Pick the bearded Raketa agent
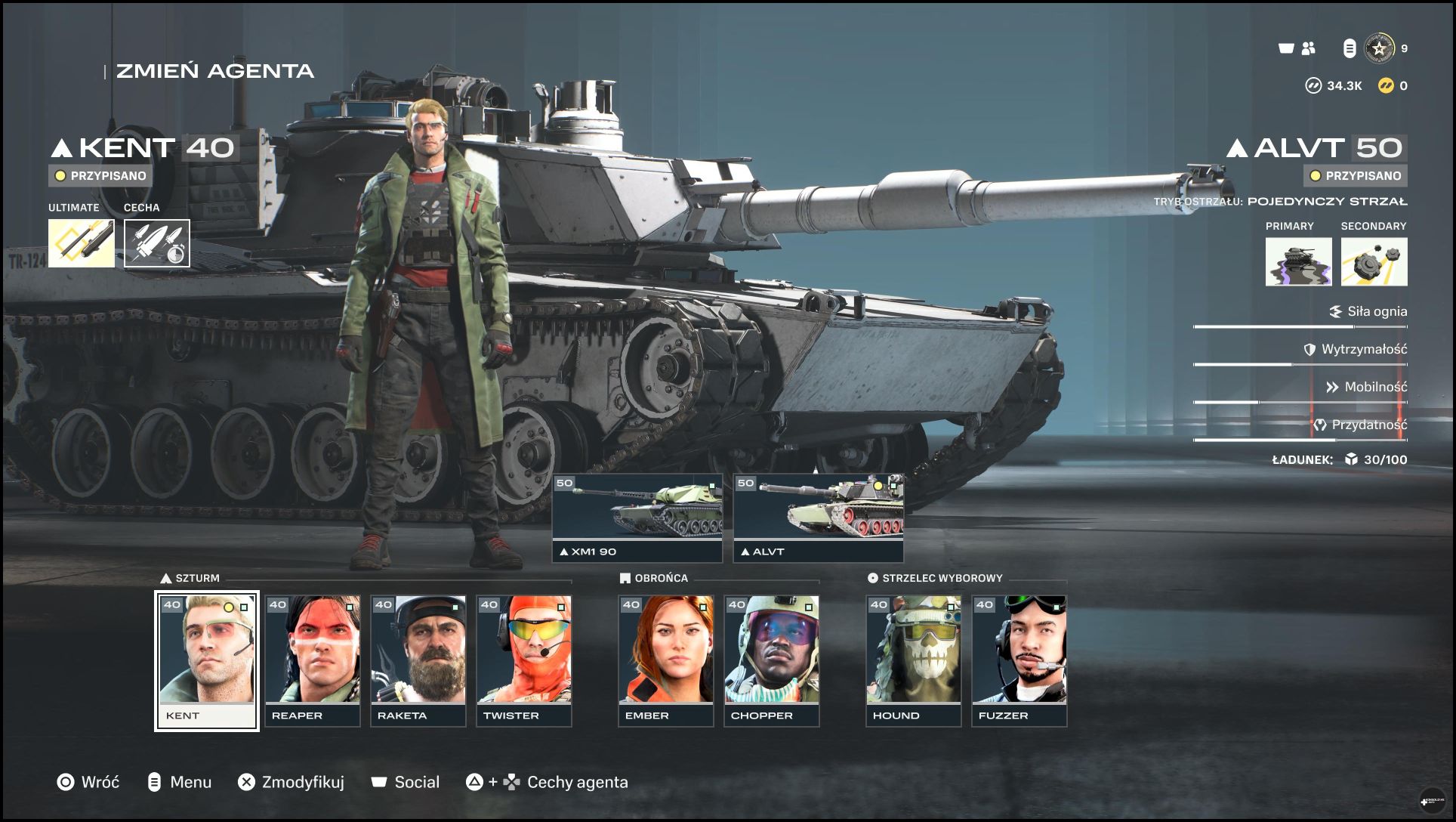Screen dimensions: 1456x822 click(x=418, y=660)
